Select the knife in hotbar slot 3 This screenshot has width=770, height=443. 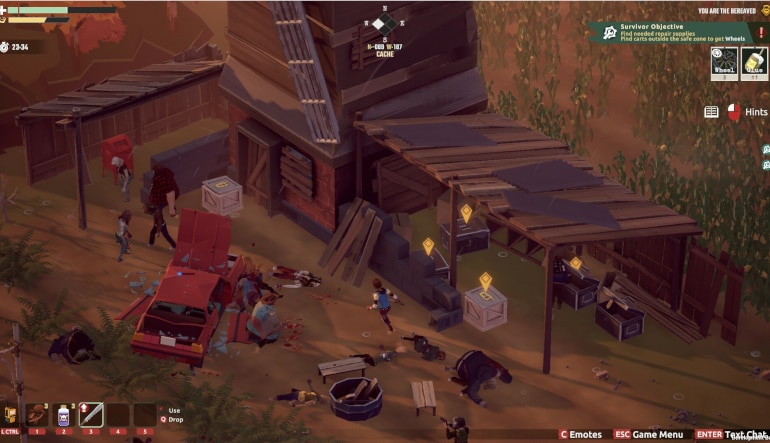coord(91,414)
